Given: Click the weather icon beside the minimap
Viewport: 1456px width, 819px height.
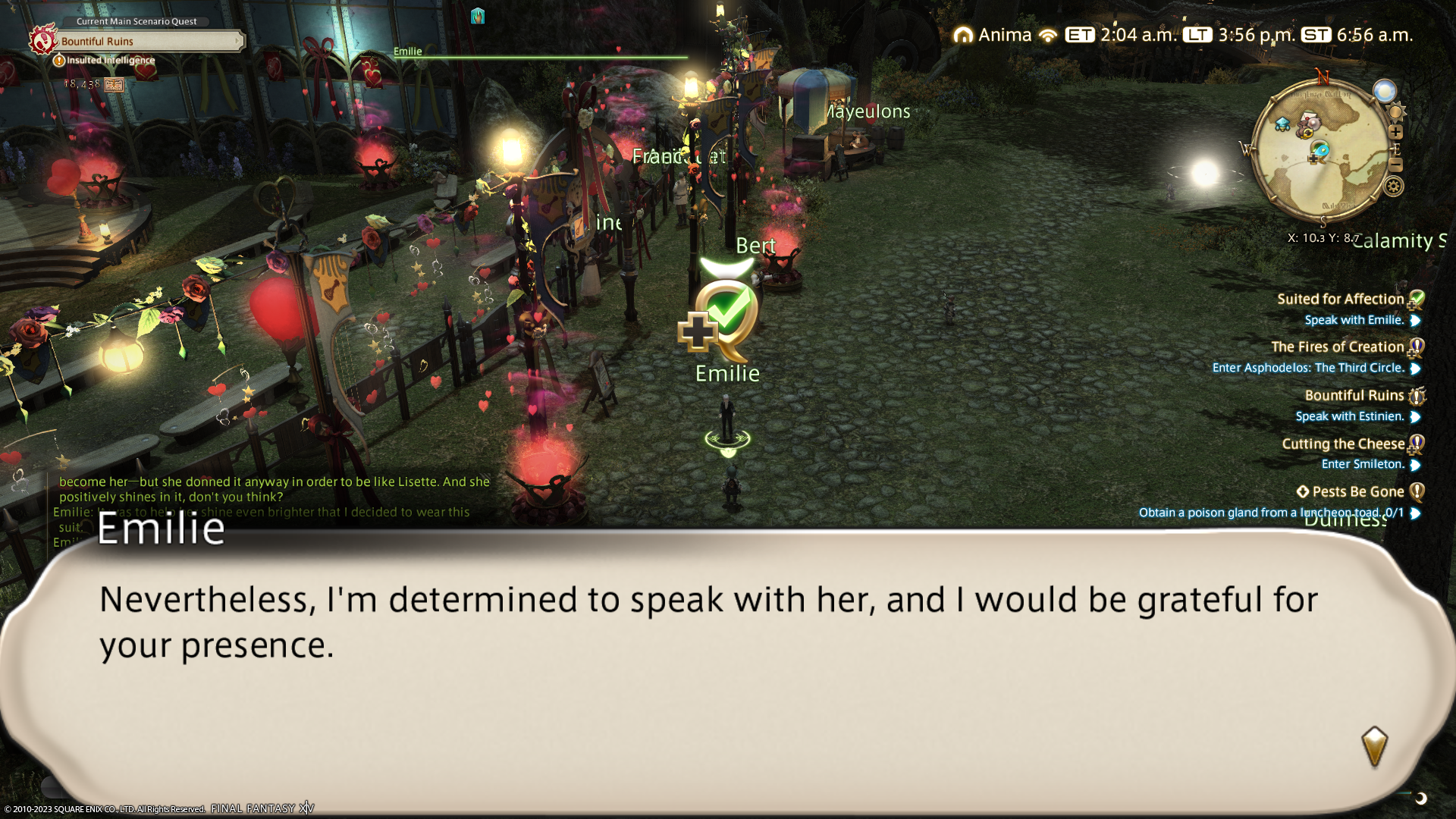Looking at the screenshot, I should [x=1385, y=91].
